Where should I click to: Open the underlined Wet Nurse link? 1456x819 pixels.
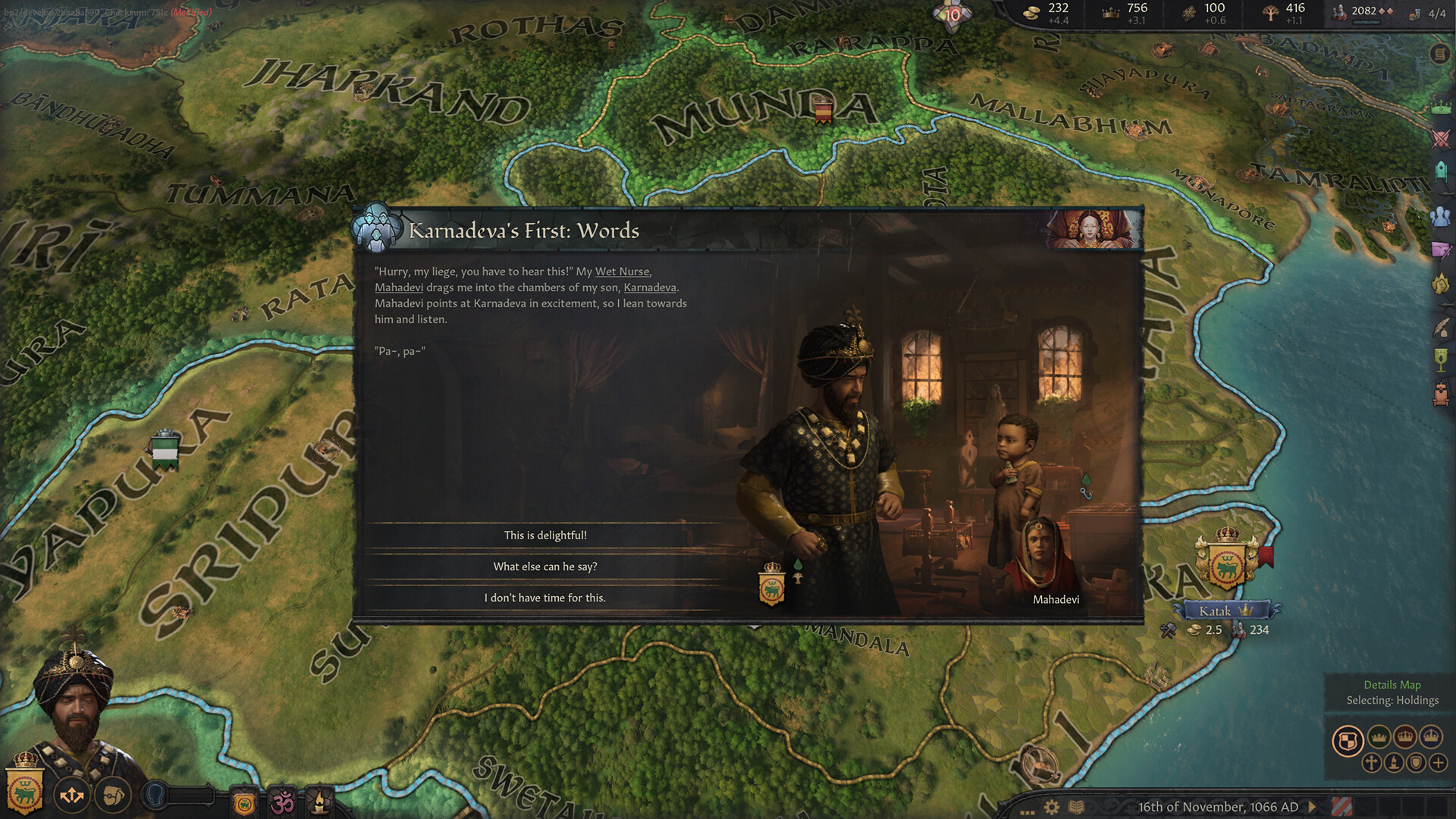[623, 271]
